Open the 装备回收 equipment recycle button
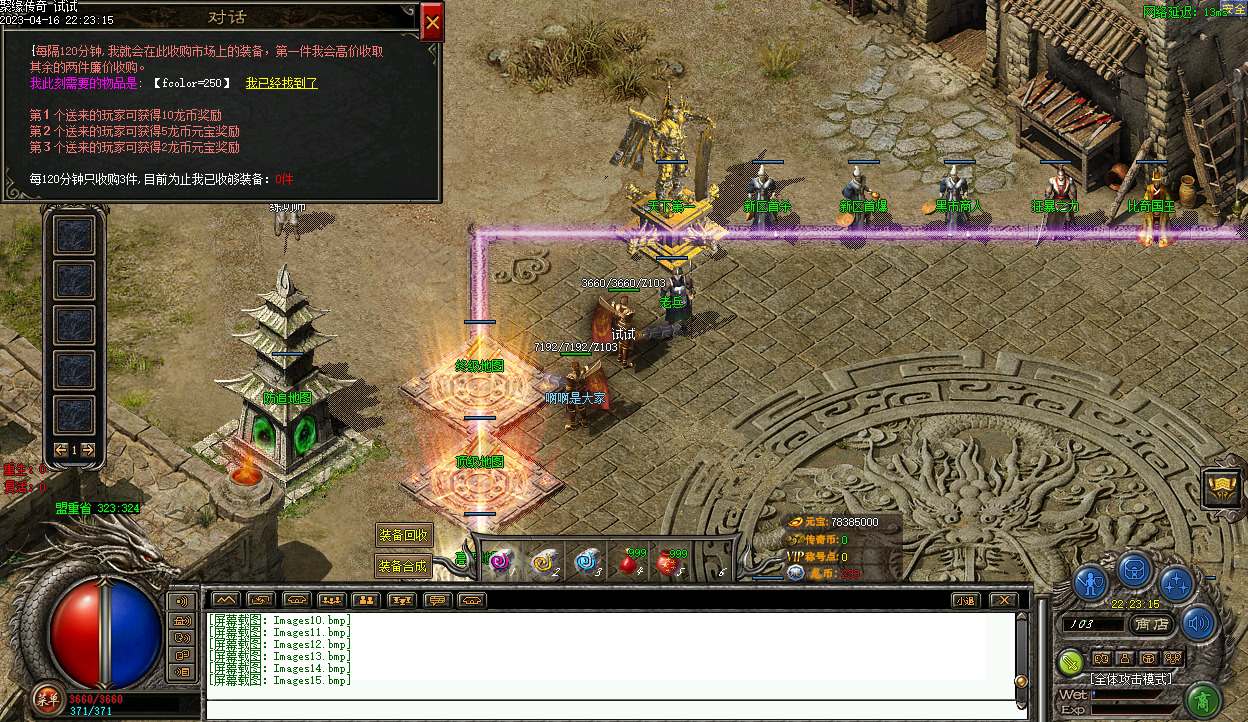Viewport: 1248px width, 722px height. pos(403,535)
